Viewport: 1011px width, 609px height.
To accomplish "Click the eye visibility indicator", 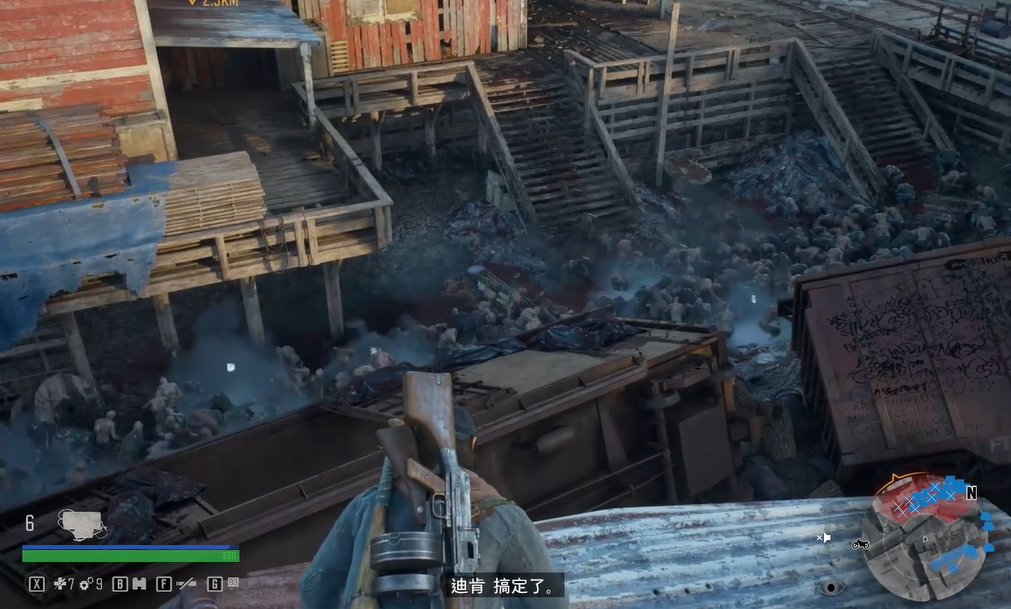I will [x=829, y=587].
